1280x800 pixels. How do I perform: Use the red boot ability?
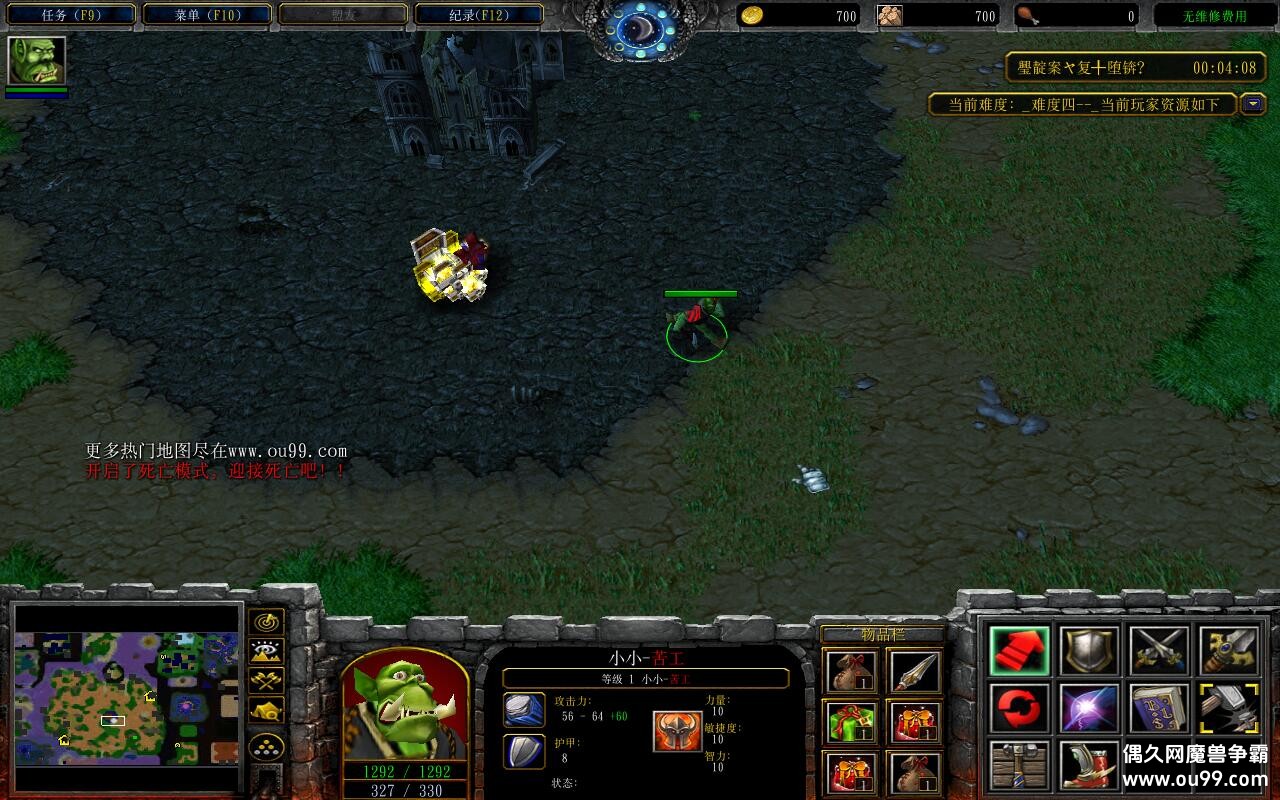pos(1089,765)
